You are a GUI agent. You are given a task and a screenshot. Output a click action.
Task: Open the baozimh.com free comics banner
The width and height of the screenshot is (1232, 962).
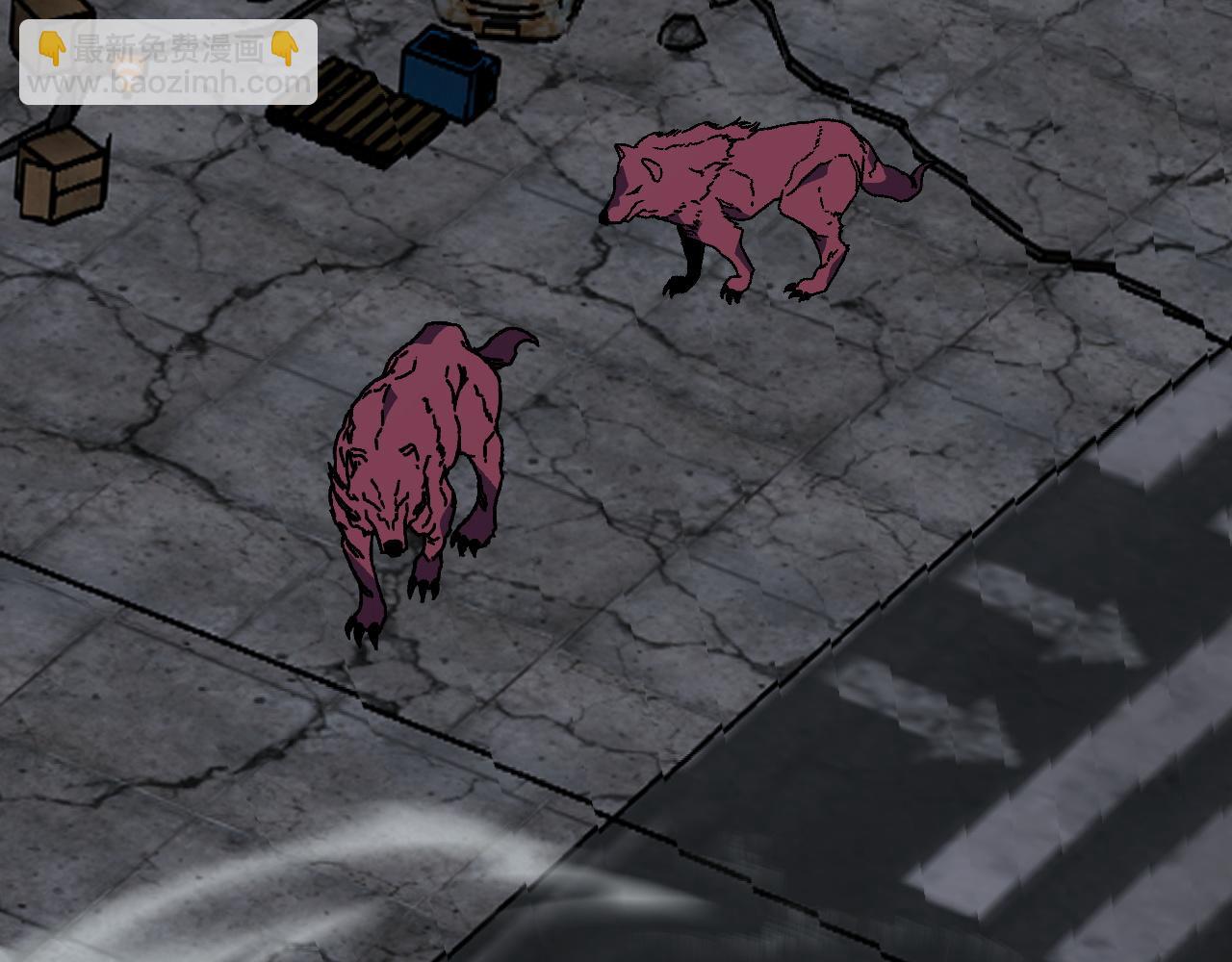[168, 63]
